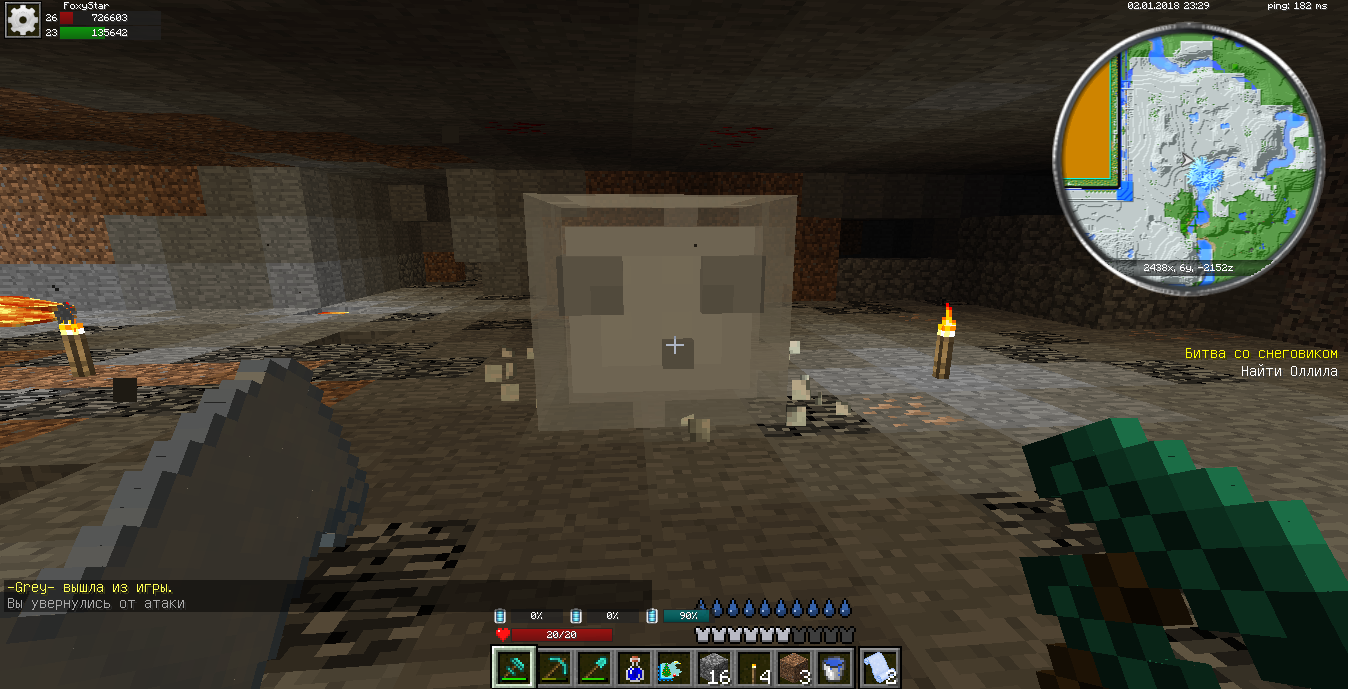
Task: Select the diamond pickaxe hotbar slot
Action: [x=554, y=667]
